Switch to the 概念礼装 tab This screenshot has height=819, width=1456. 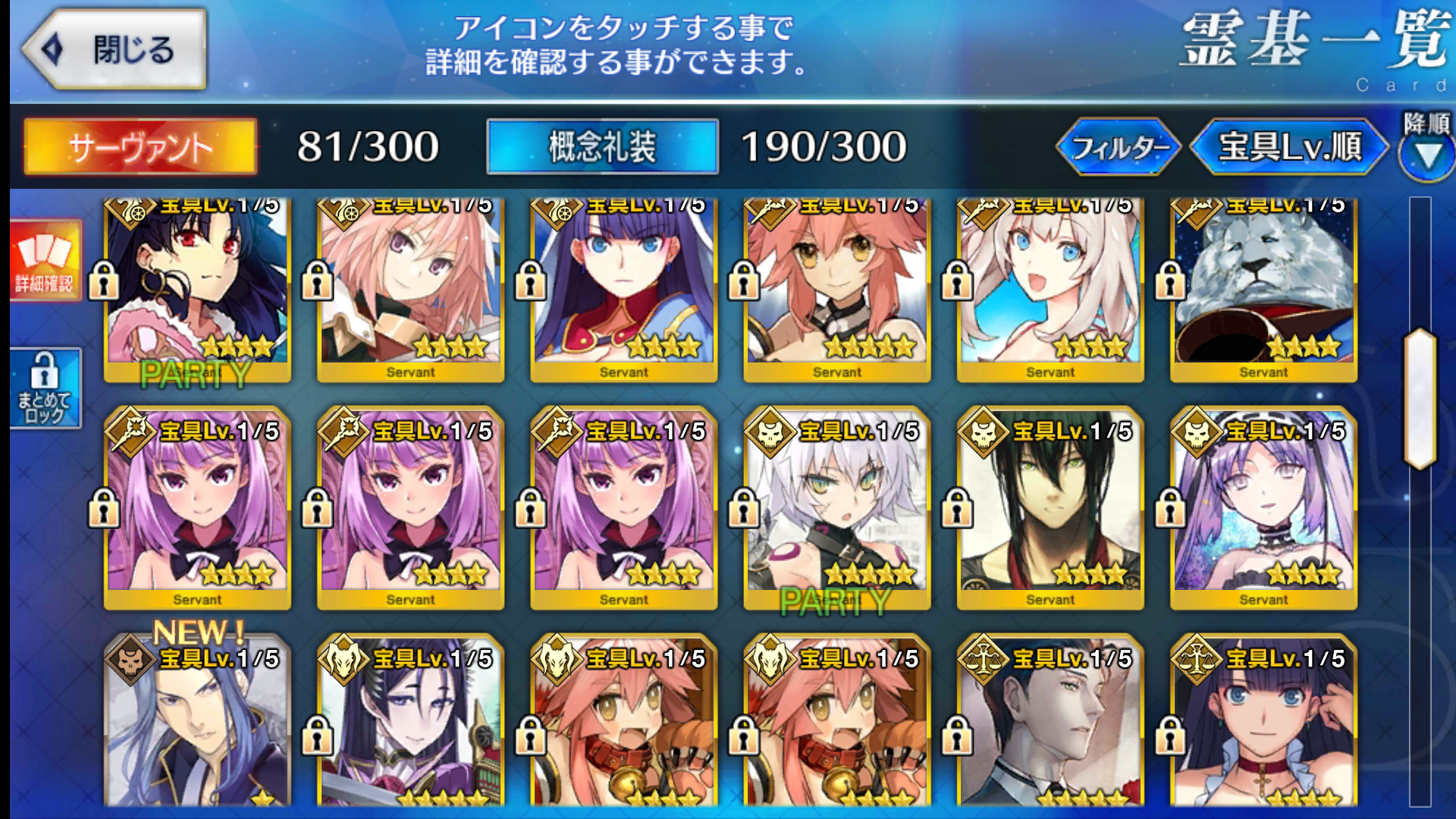click(602, 146)
